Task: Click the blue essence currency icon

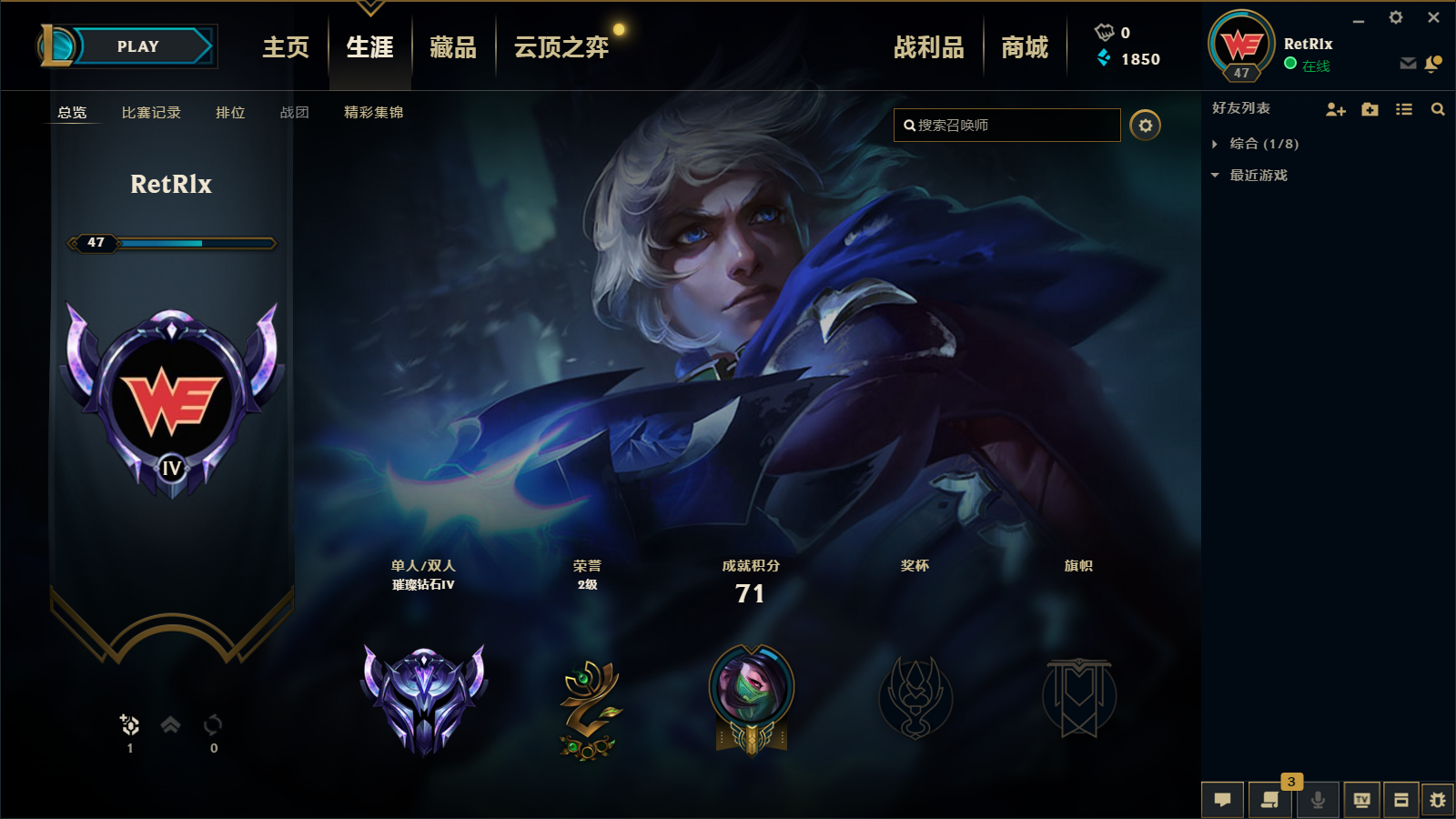Action: (x=1105, y=60)
